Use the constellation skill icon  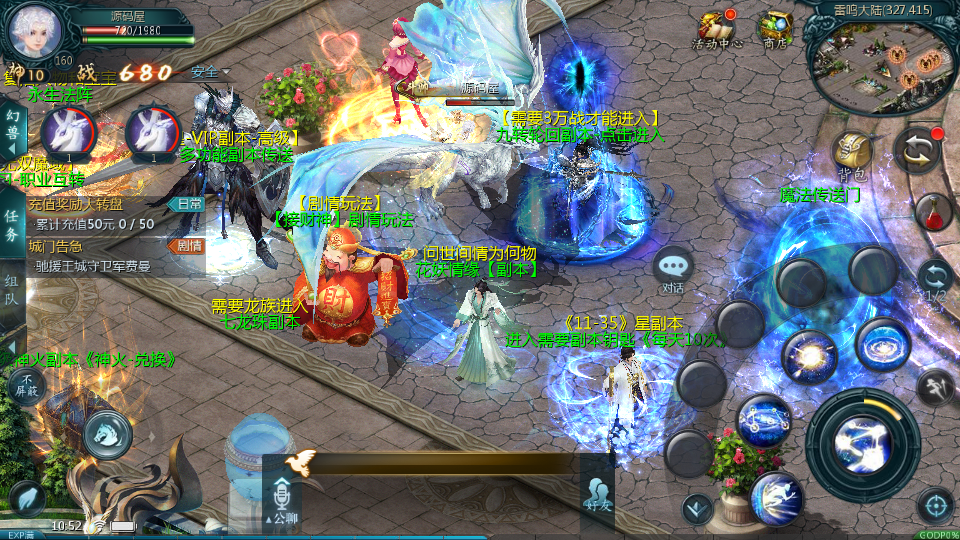[764, 420]
